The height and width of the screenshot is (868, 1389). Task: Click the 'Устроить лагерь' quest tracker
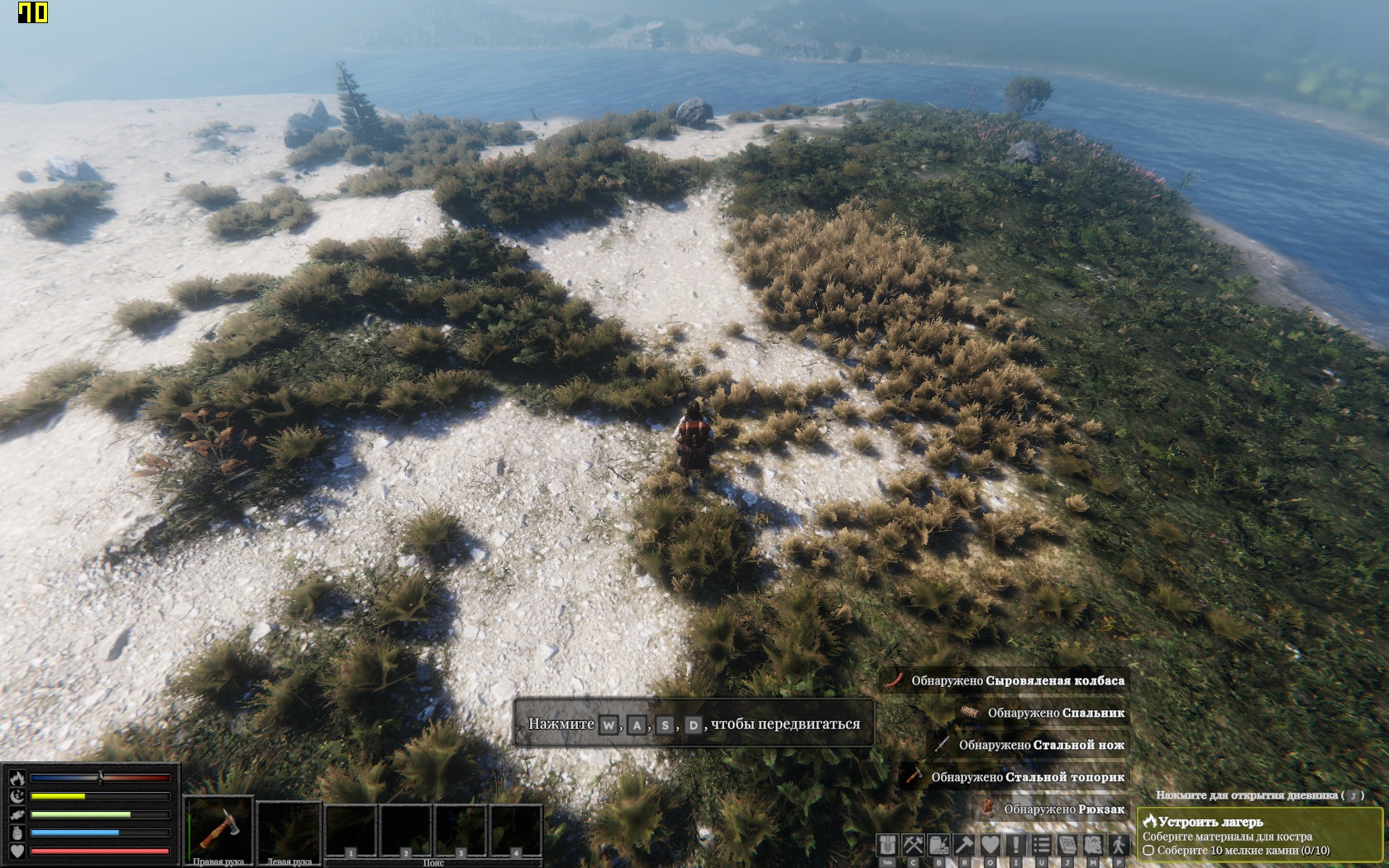coord(1258,835)
